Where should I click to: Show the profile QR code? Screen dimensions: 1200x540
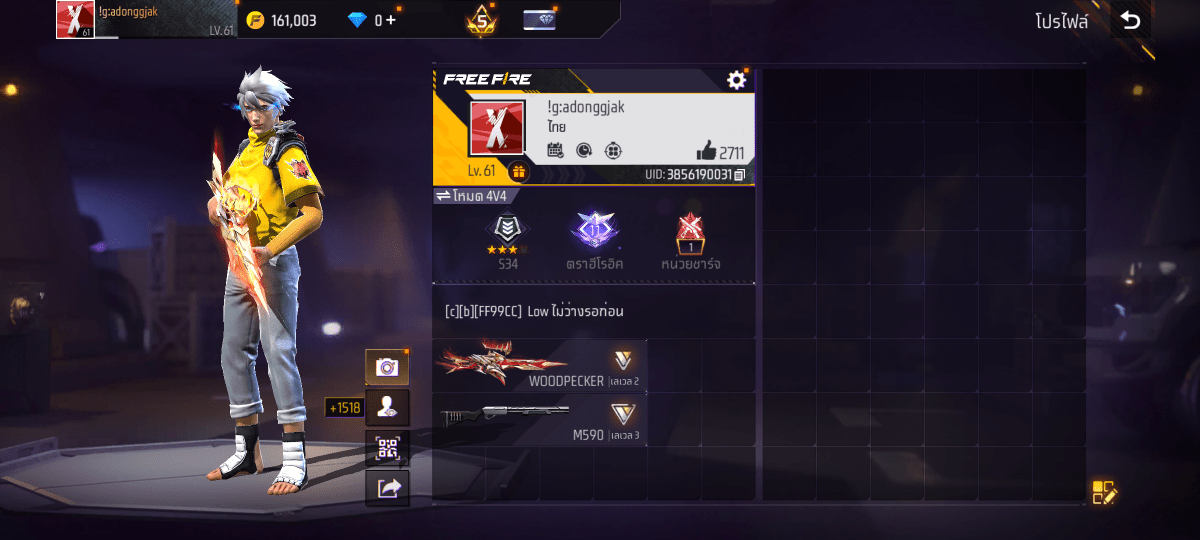[387, 447]
